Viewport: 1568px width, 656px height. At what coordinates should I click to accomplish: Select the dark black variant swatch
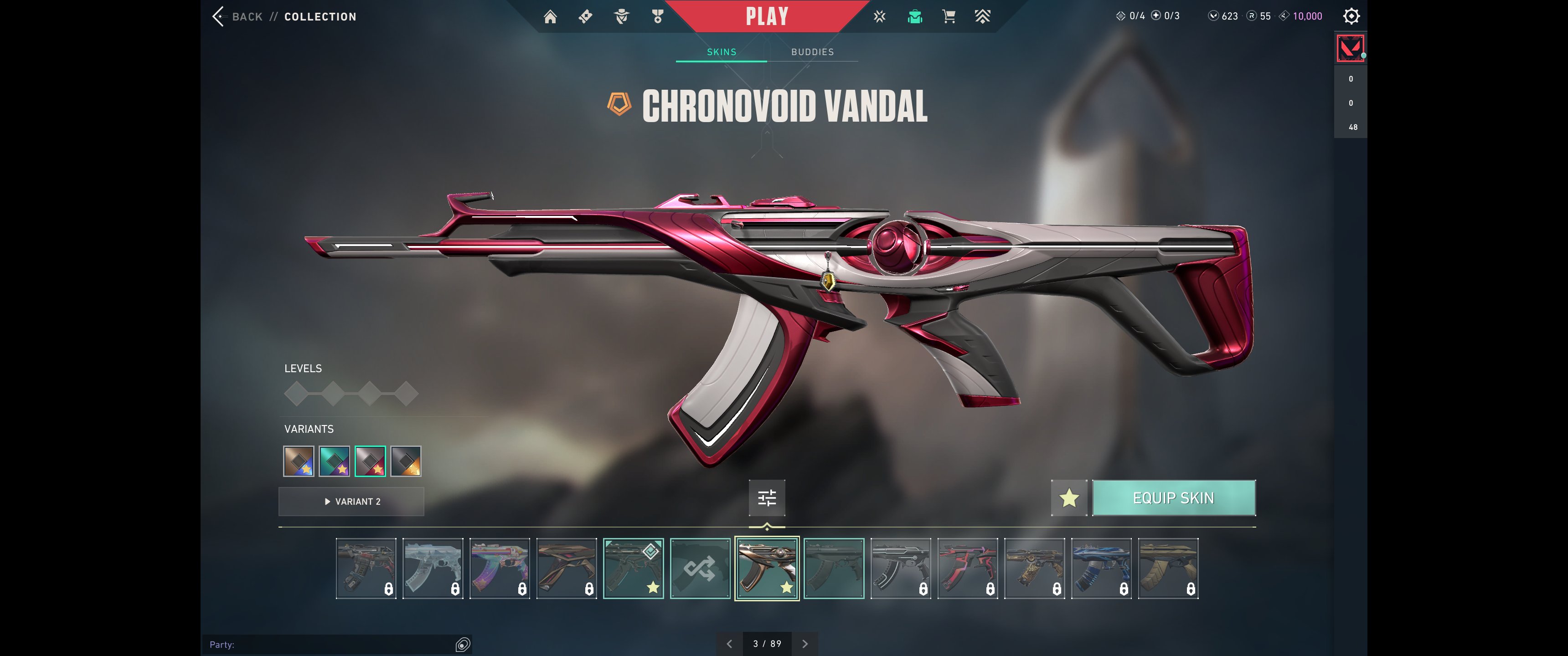point(406,461)
